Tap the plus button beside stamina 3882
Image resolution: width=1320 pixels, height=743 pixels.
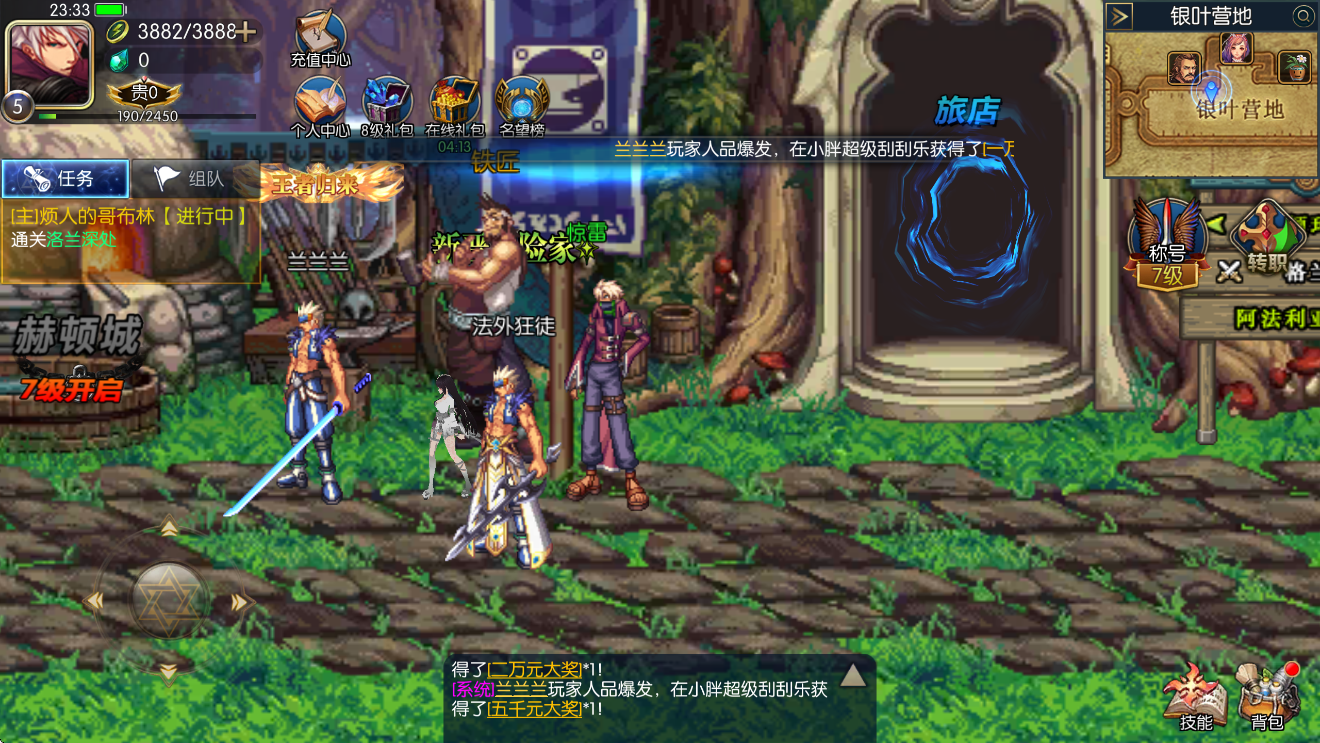click(x=244, y=32)
